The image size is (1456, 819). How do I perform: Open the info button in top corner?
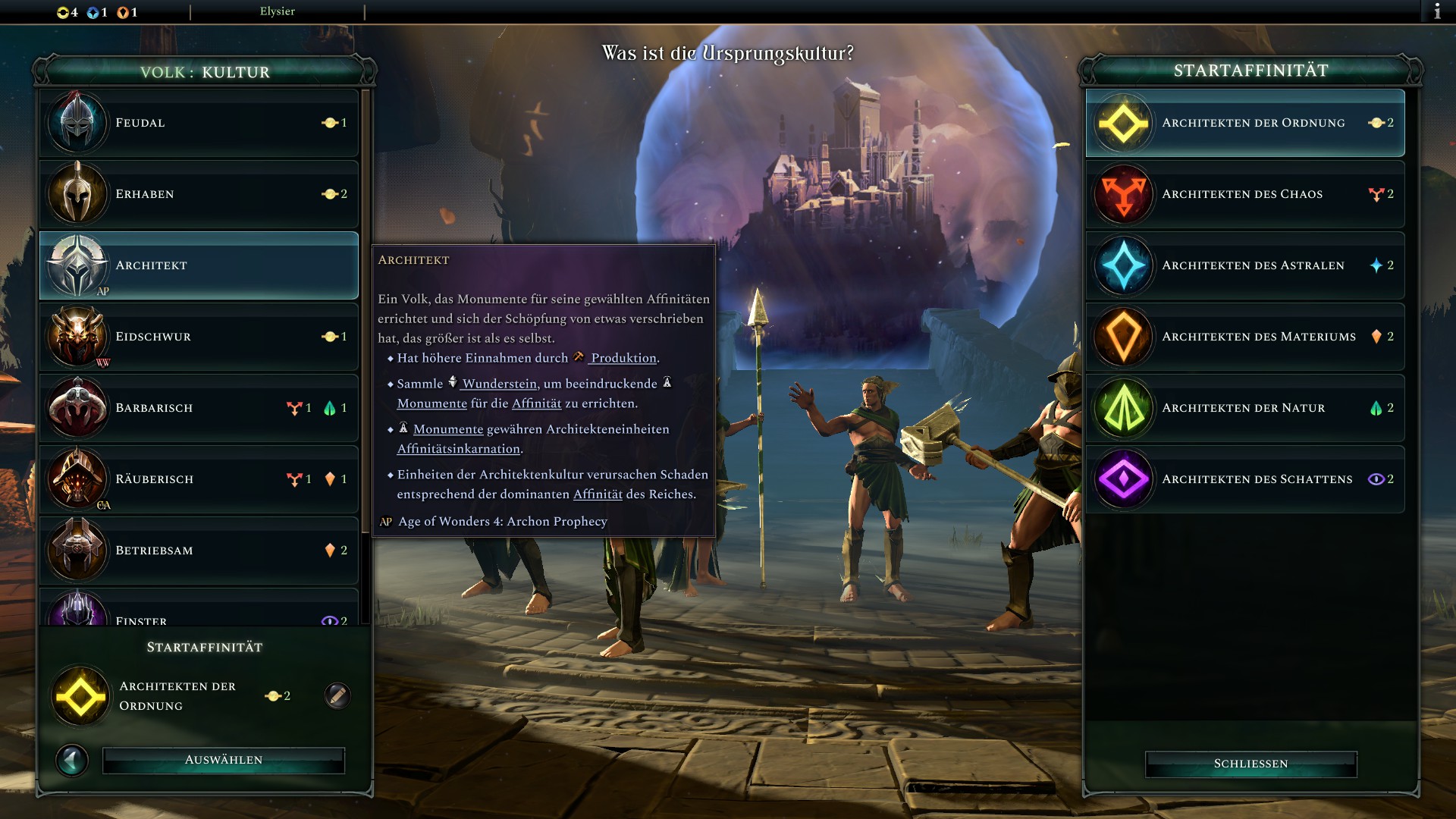pyautogui.click(x=1437, y=11)
